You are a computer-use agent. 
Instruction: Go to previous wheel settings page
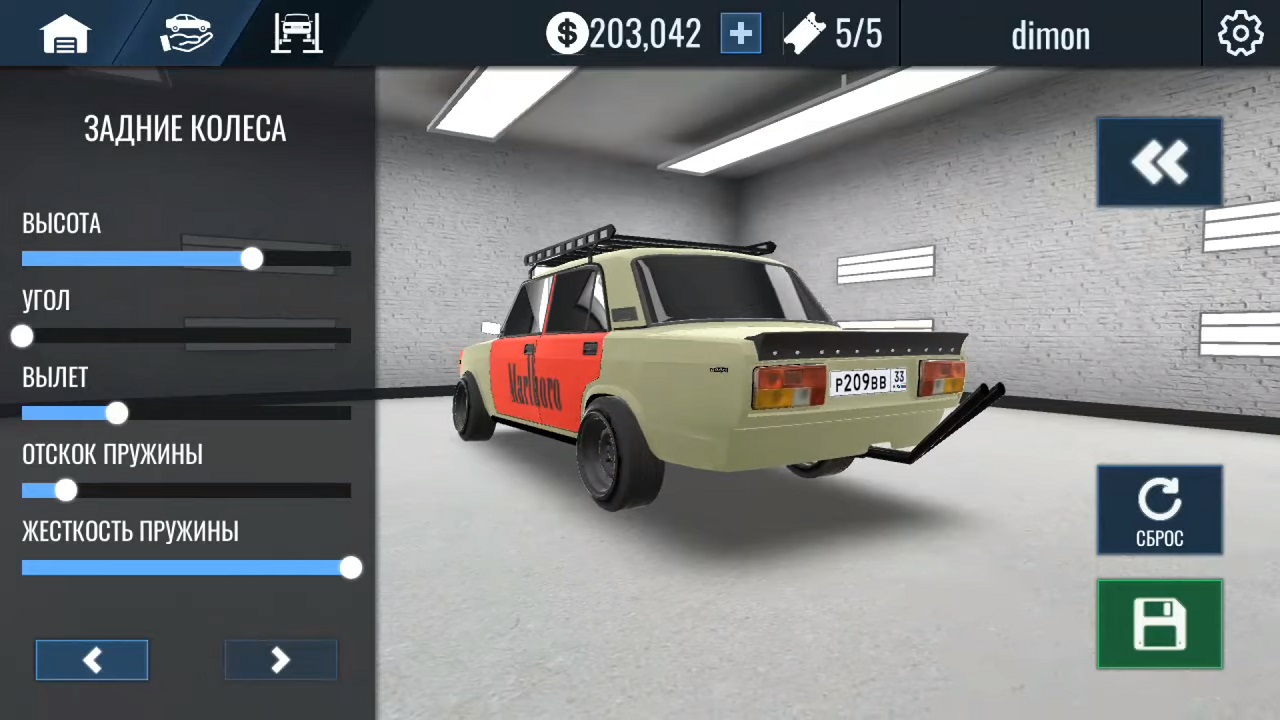click(x=92, y=660)
